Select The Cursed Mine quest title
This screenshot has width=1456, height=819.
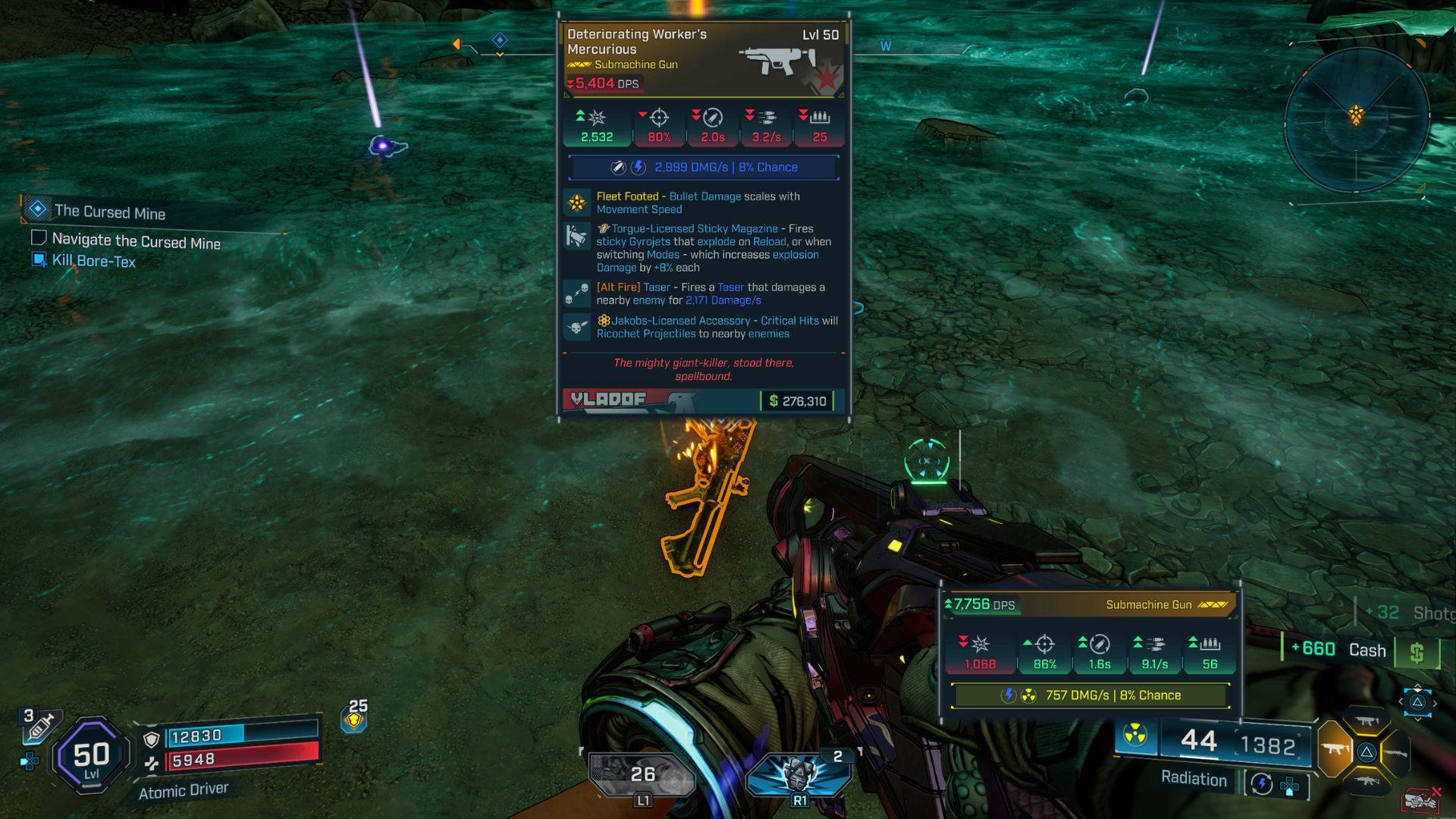110,212
